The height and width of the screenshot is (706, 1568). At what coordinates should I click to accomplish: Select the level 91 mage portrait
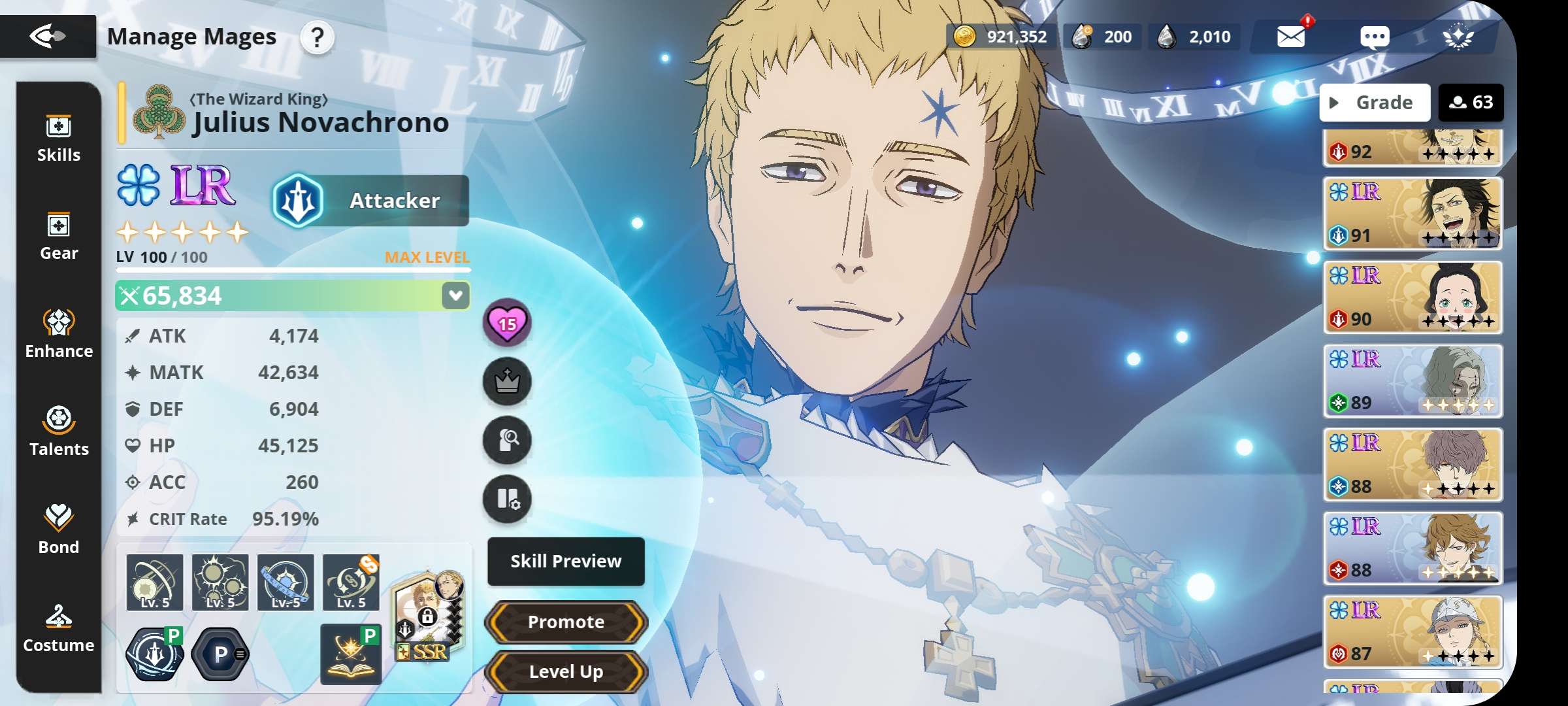[1413, 213]
